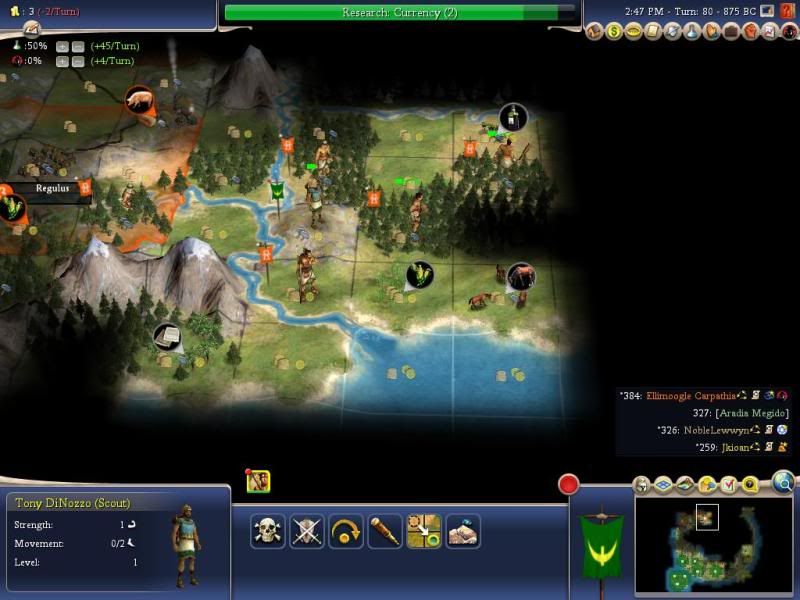Lower the culture rate with minus
This screenshot has width=800, height=600.
77,62
